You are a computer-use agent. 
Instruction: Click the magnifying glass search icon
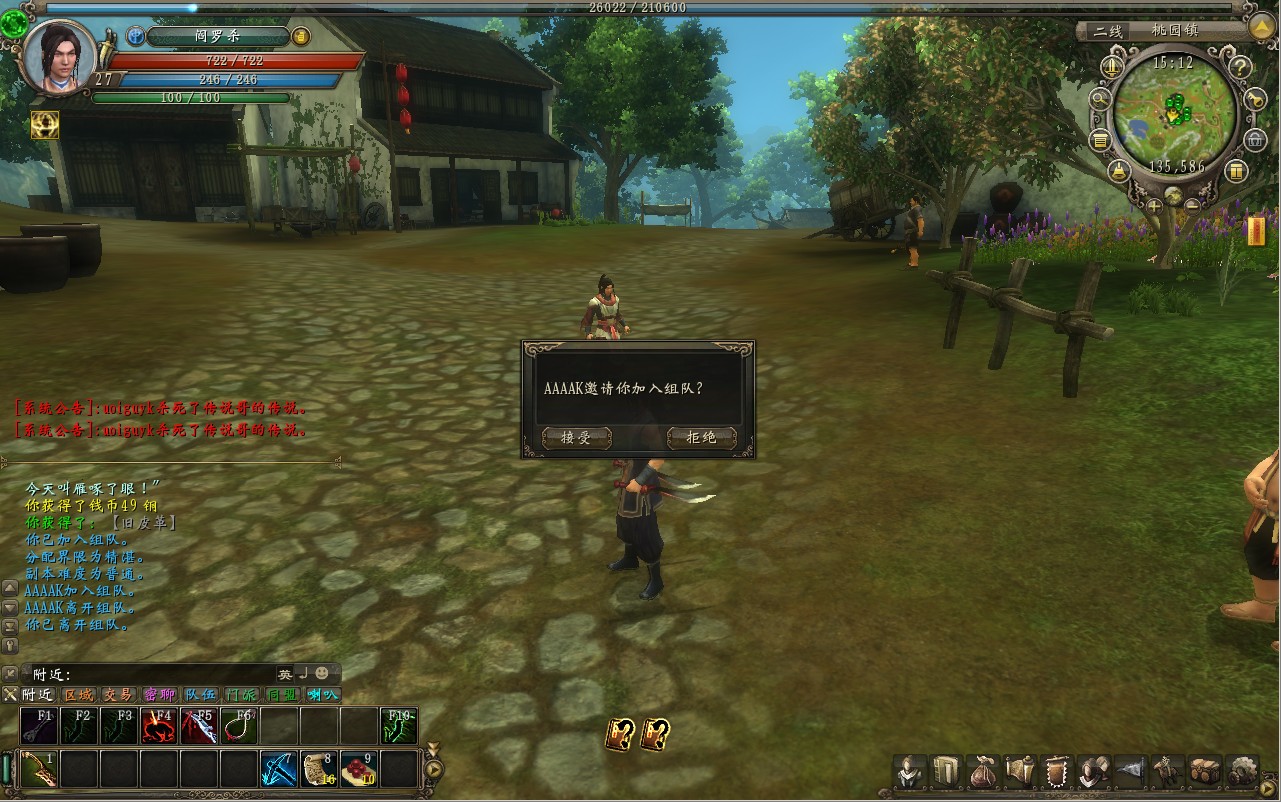tap(1099, 98)
